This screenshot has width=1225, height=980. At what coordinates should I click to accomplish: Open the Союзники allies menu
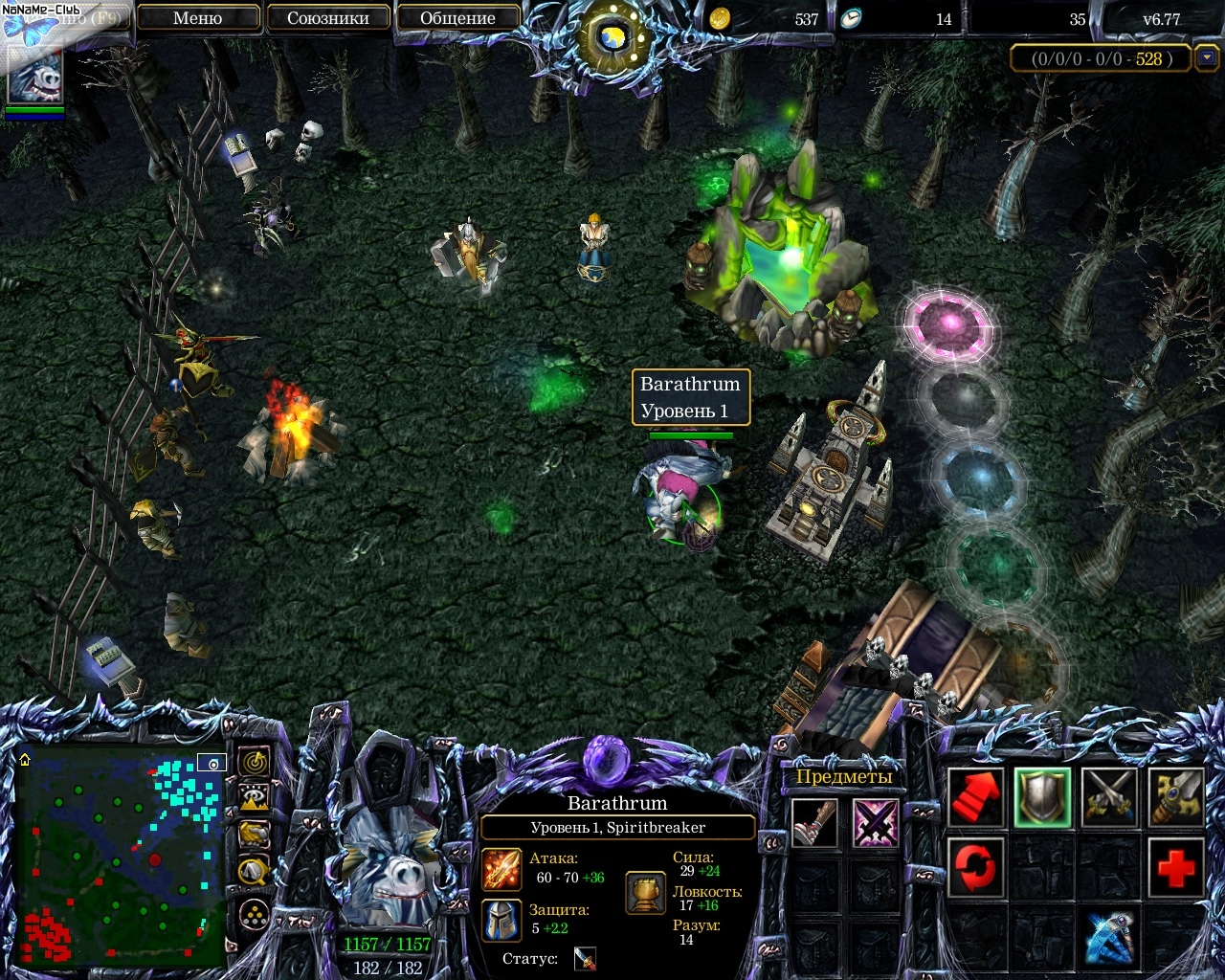point(327,18)
